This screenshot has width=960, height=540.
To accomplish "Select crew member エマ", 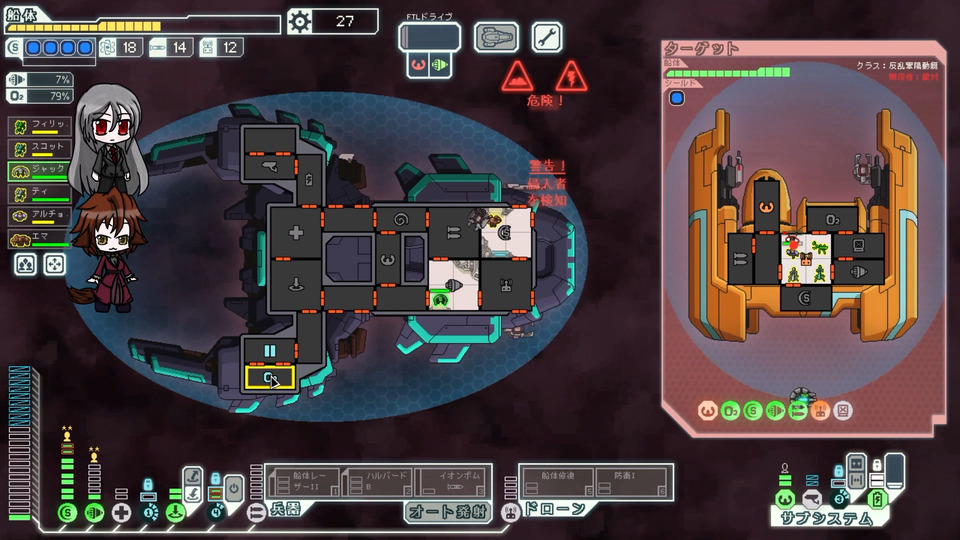I will 40,239.
